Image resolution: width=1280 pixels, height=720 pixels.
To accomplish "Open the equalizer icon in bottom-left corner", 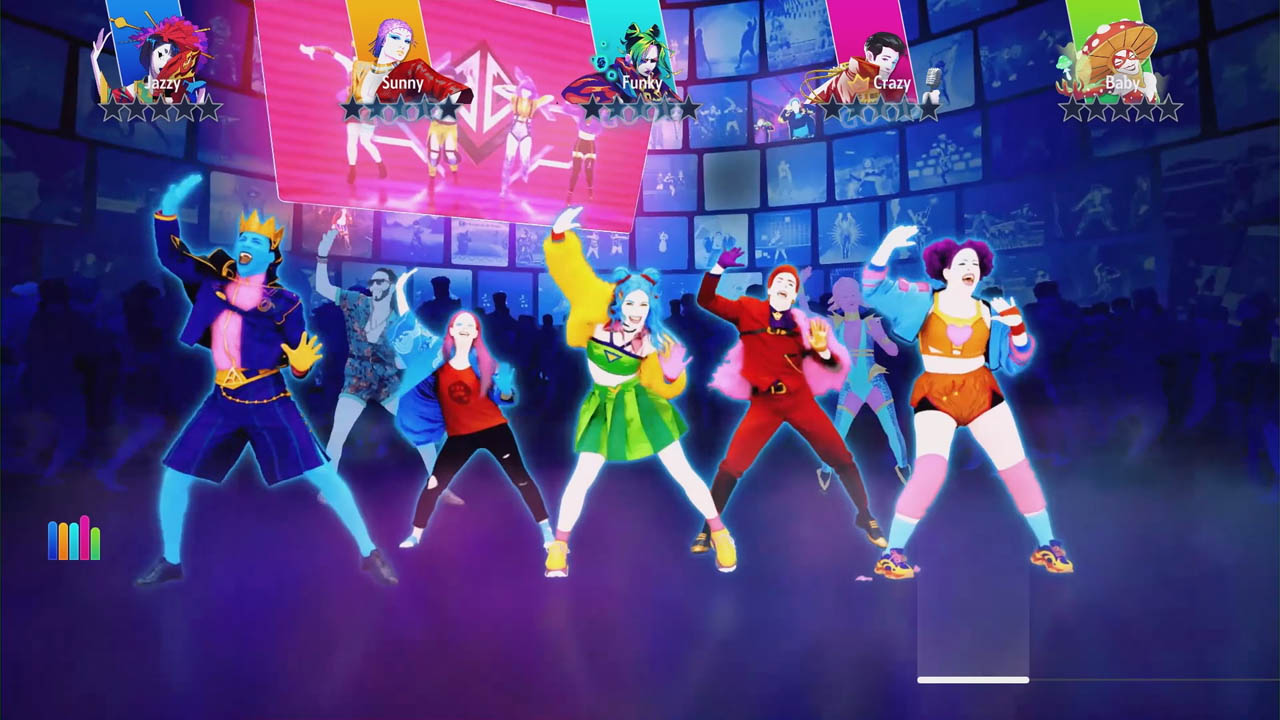I will (x=72, y=540).
